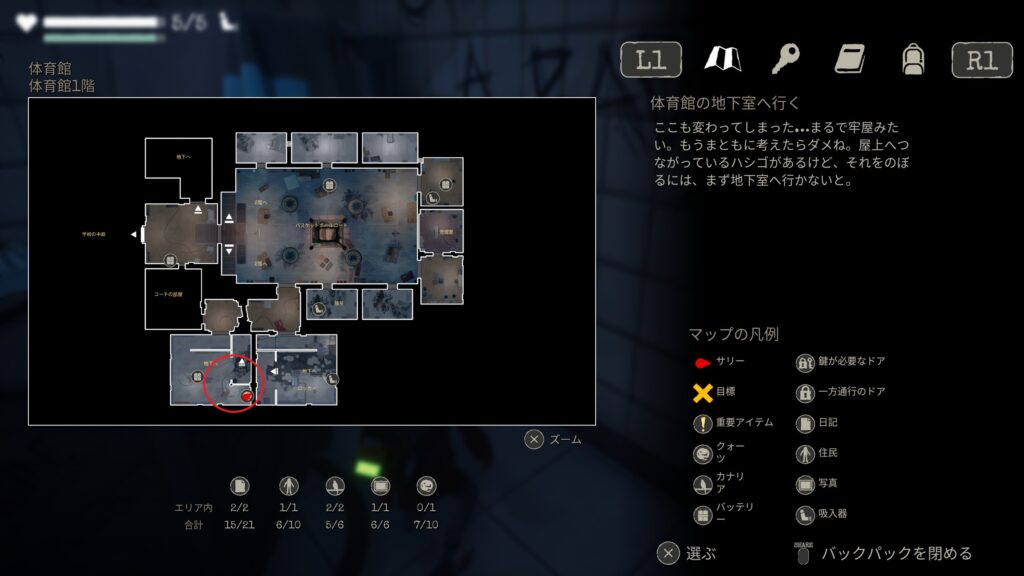The image size is (1024, 576).
Task: Switch to the map tab
Action: click(x=721, y=60)
